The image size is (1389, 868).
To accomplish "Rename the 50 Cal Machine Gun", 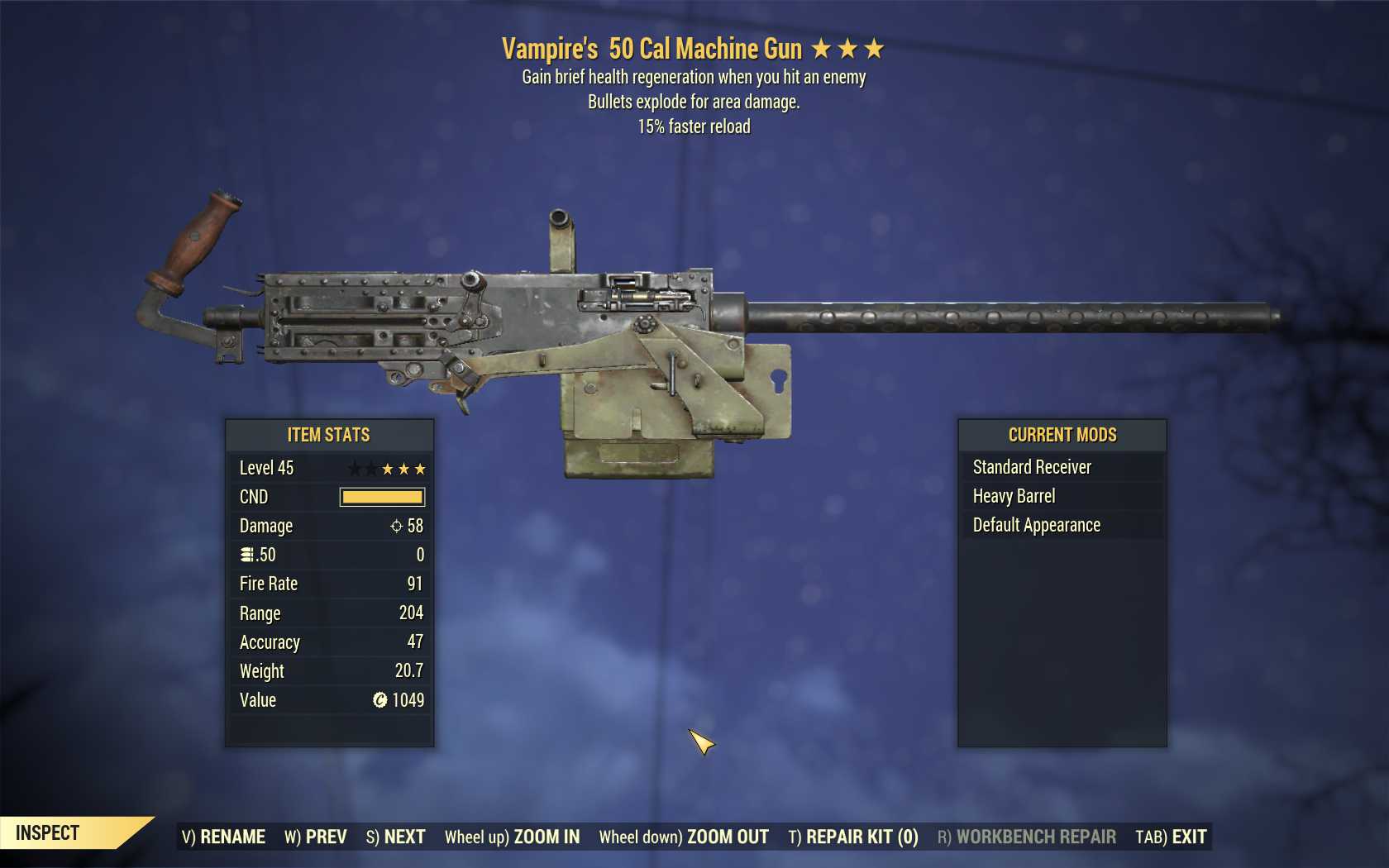I will tap(223, 837).
